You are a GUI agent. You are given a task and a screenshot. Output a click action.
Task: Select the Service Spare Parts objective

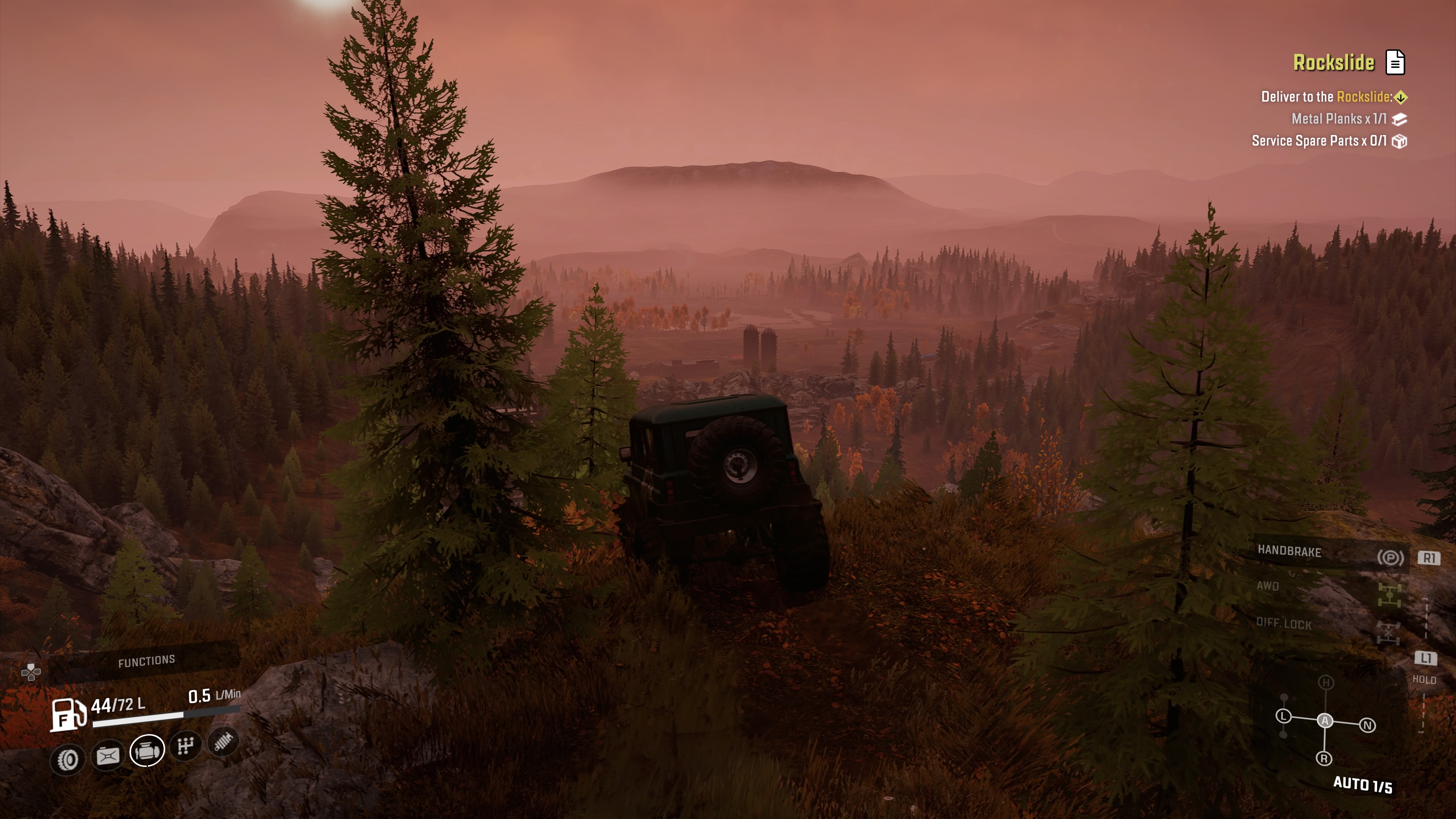coord(1319,141)
